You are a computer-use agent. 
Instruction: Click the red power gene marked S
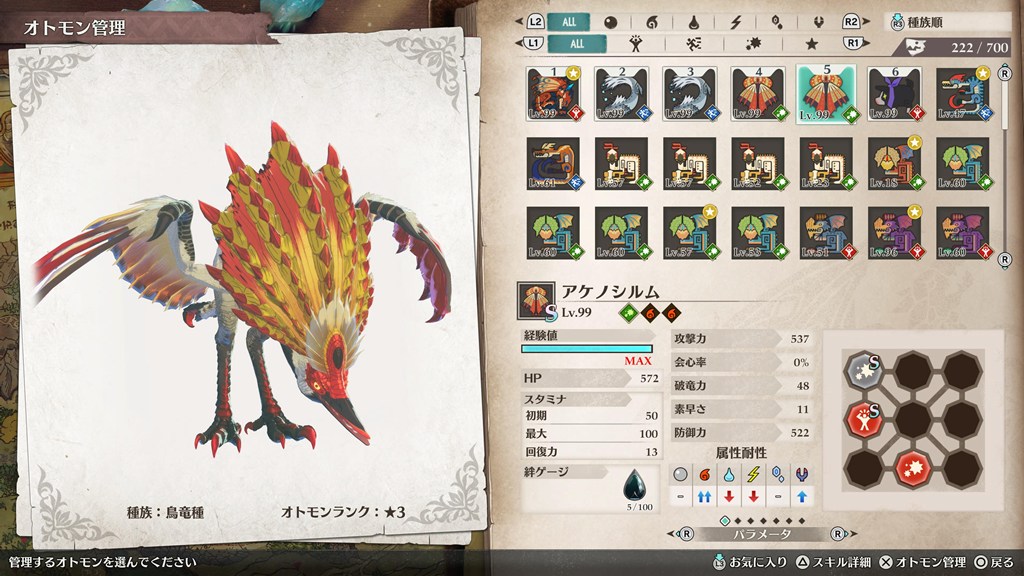(x=862, y=418)
